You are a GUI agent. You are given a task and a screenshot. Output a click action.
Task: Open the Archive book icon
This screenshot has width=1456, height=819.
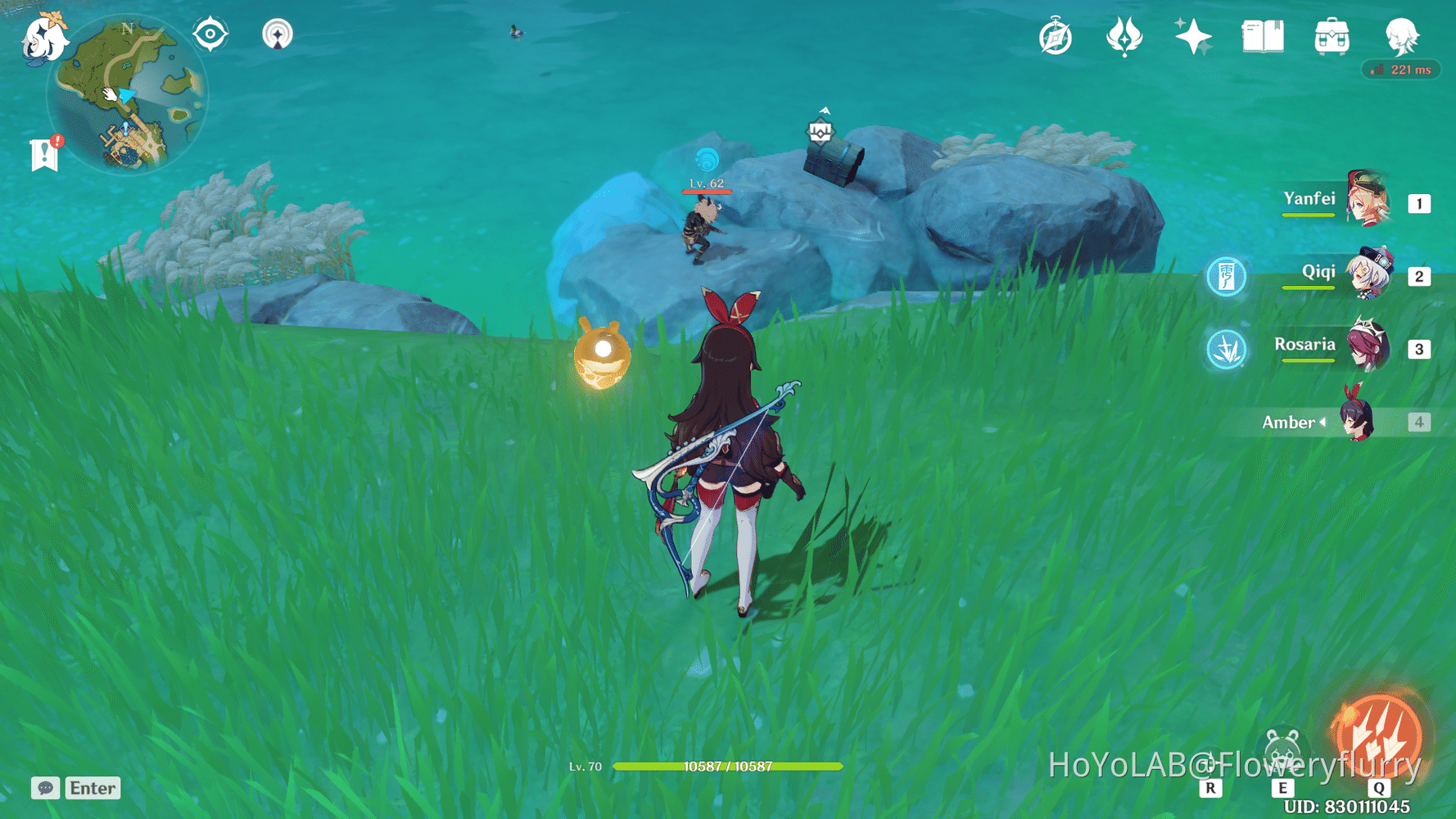(1262, 36)
